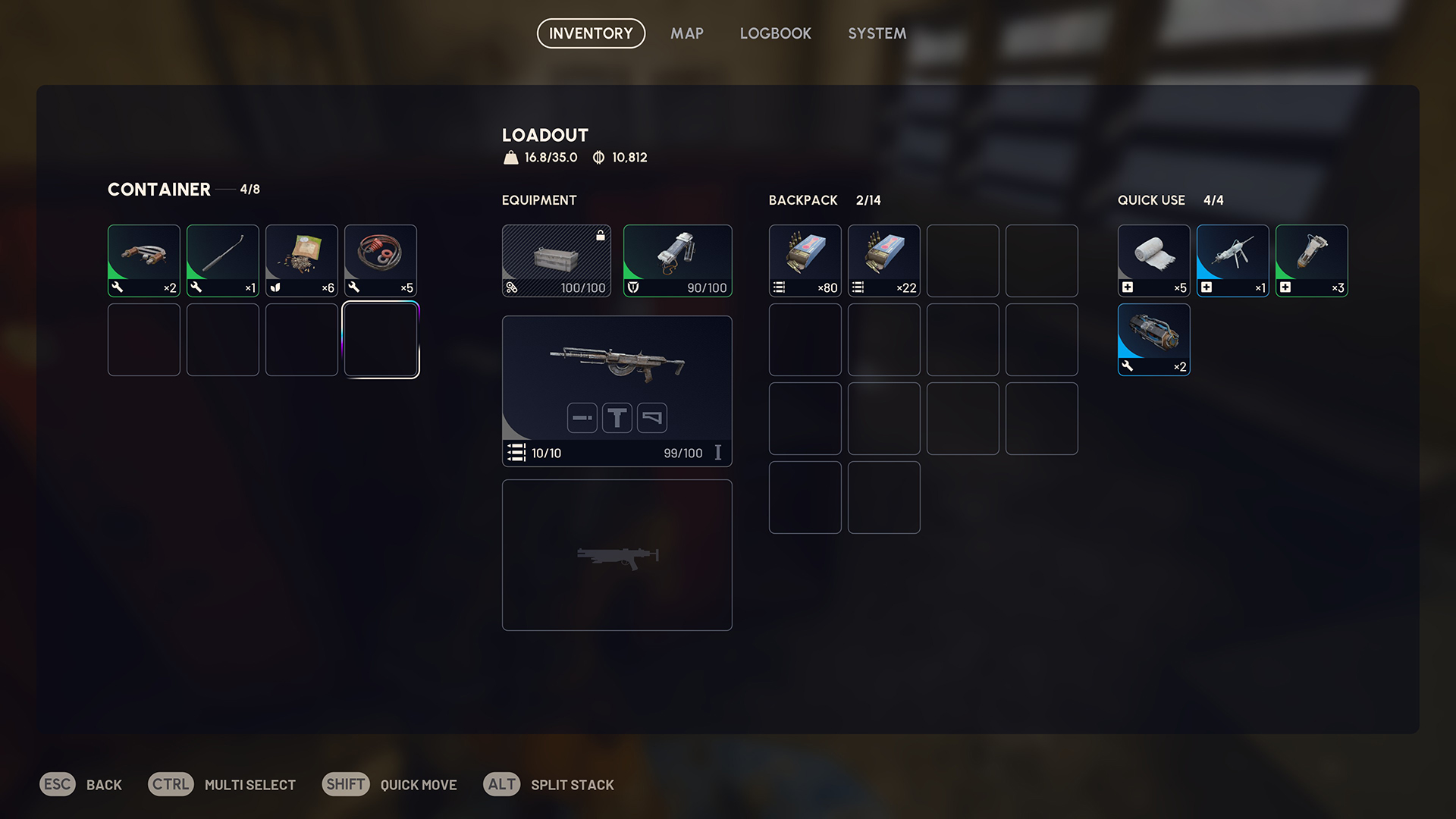Open the Logbook tab
The image size is (1456, 819).
[x=775, y=33]
